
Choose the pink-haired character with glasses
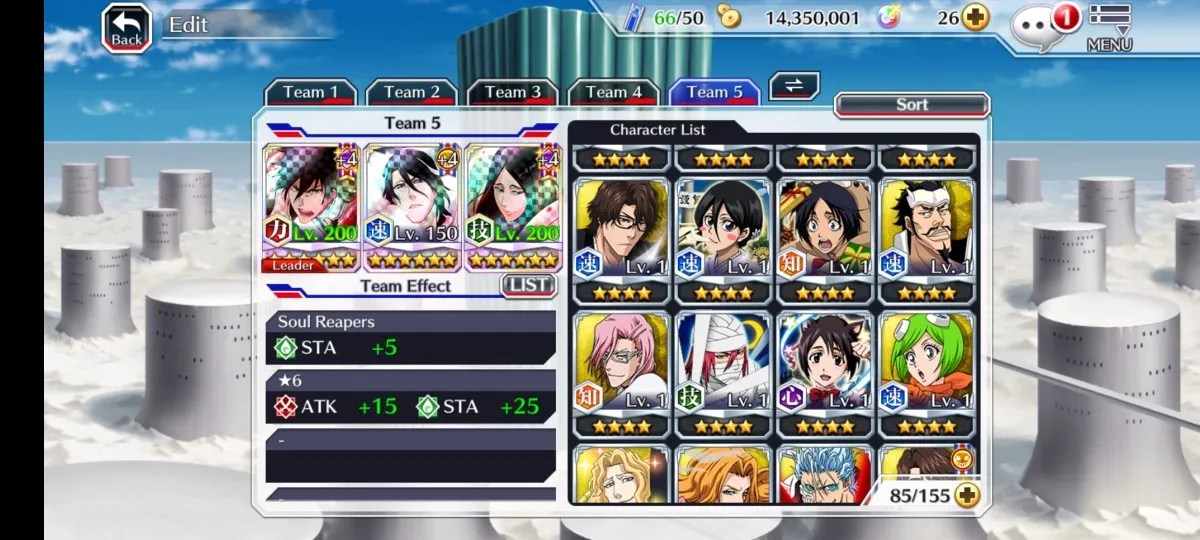(x=622, y=364)
